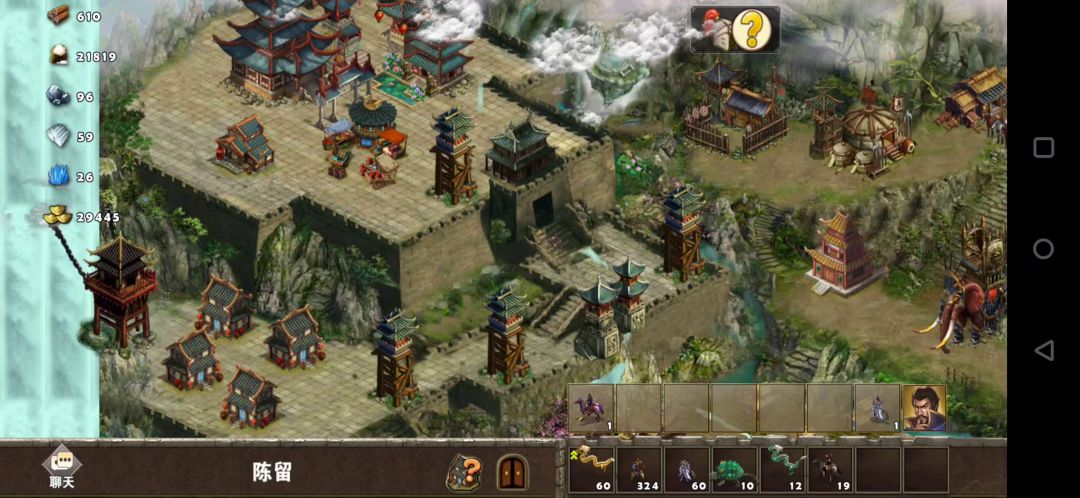Image resolution: width=1080 pixels, height=498 pixels.
Task: Select the garrison robed unit stack of 60
Action: click(687, 469)
